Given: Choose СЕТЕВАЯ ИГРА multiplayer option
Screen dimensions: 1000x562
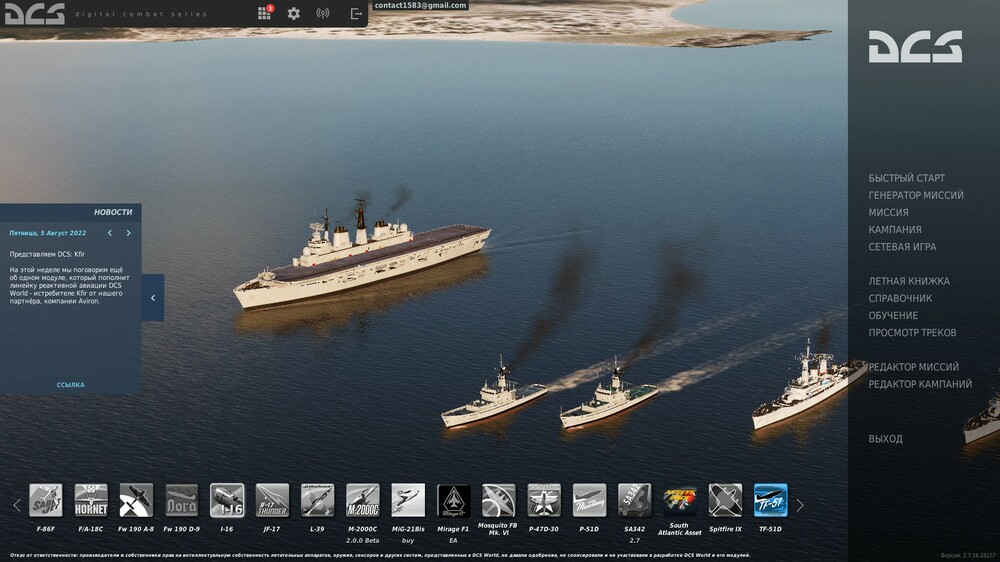Looking at the screenshot, I should pos(902,246).
